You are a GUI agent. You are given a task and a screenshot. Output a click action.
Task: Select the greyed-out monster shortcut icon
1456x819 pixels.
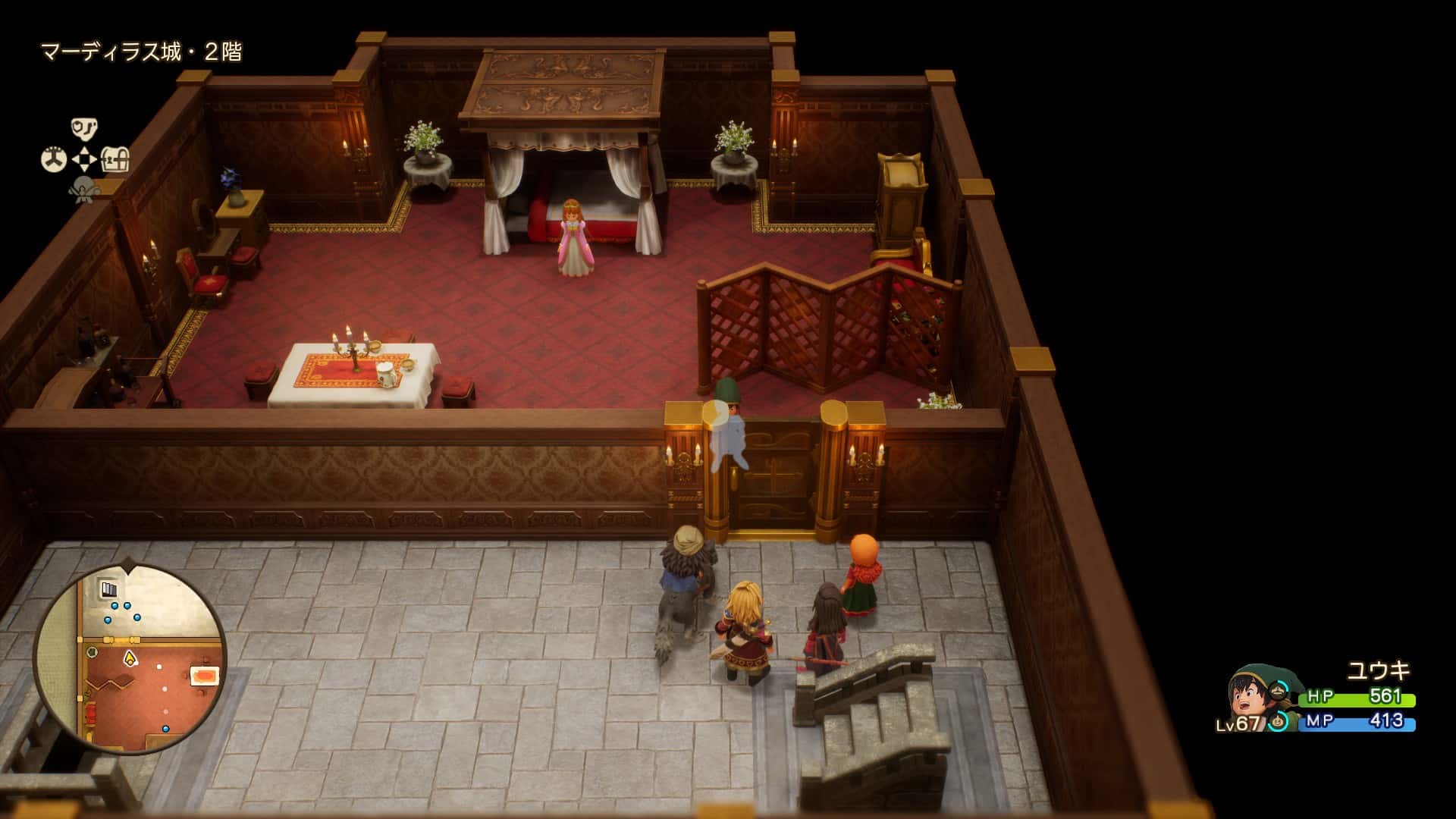tap(83, 189)
